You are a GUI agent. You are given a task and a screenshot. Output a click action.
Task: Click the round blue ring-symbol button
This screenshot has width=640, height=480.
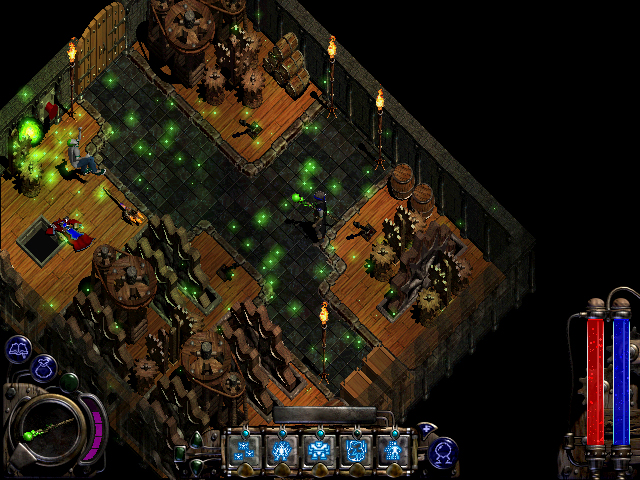pyautogui.click(x=444, y=452)
